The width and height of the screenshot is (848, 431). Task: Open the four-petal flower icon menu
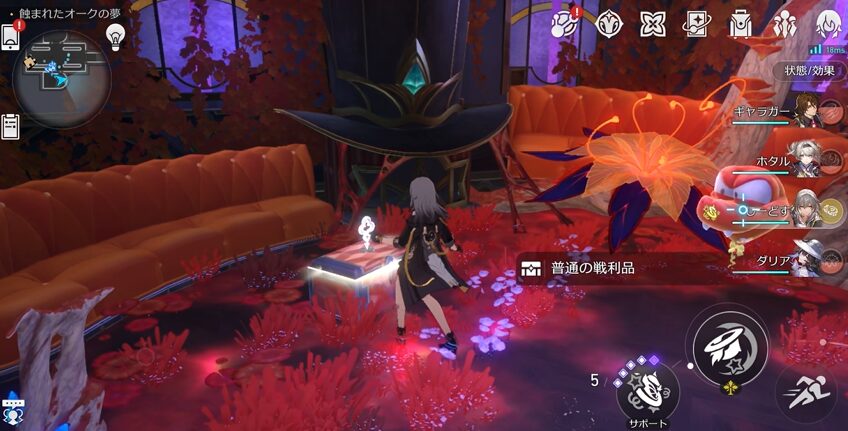(653, 23)
